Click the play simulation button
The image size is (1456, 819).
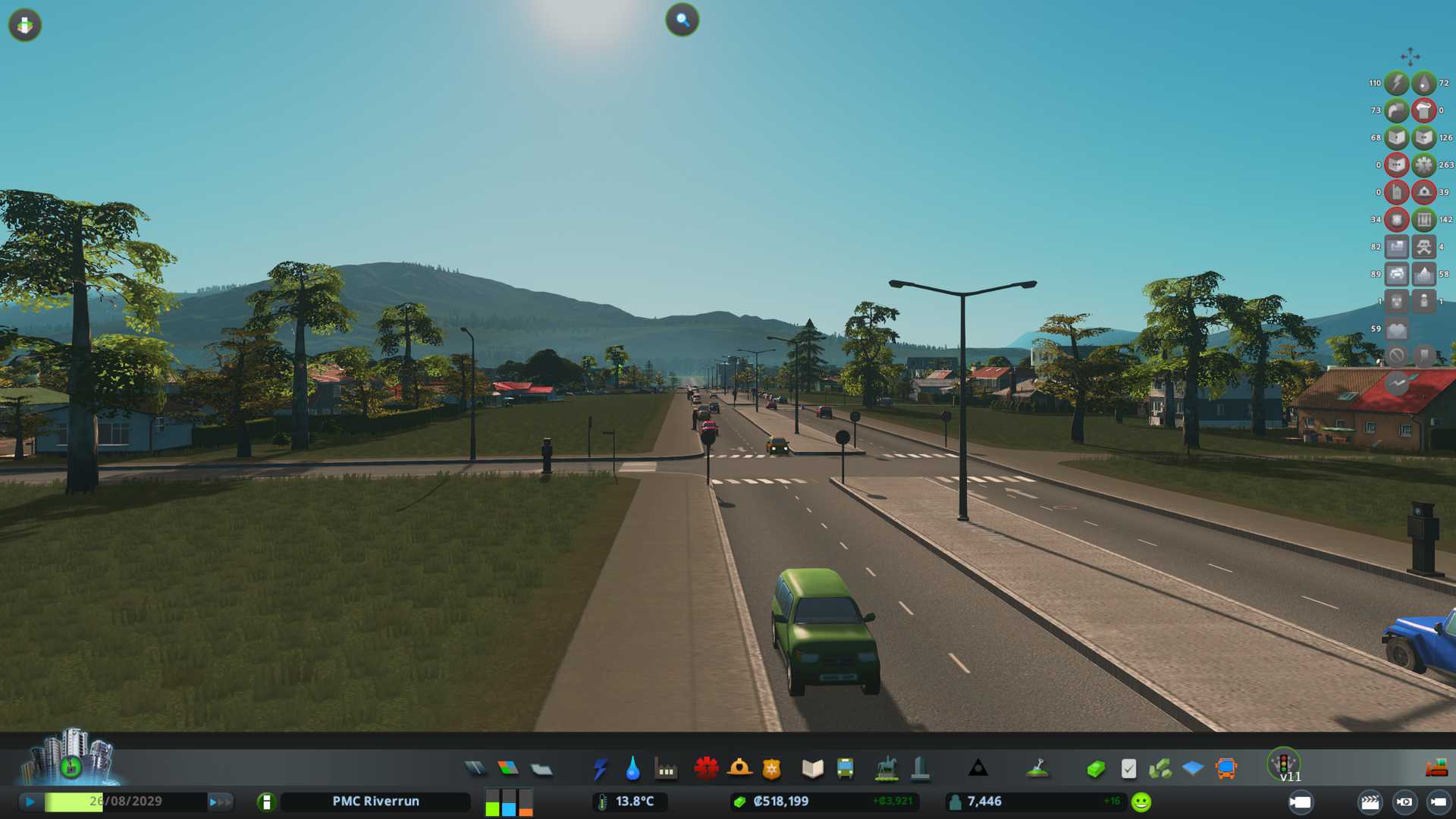coord(30,802)
